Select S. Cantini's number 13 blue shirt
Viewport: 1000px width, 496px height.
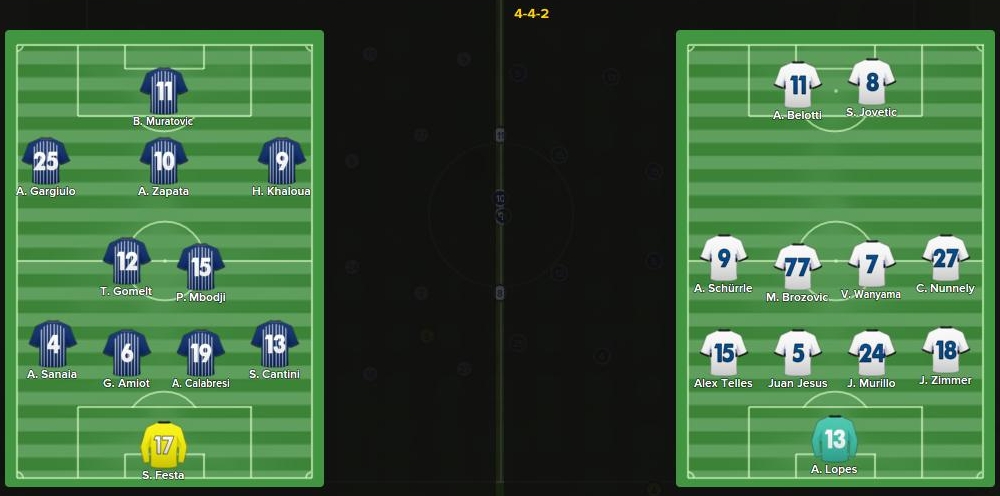[x=275, y=345]
